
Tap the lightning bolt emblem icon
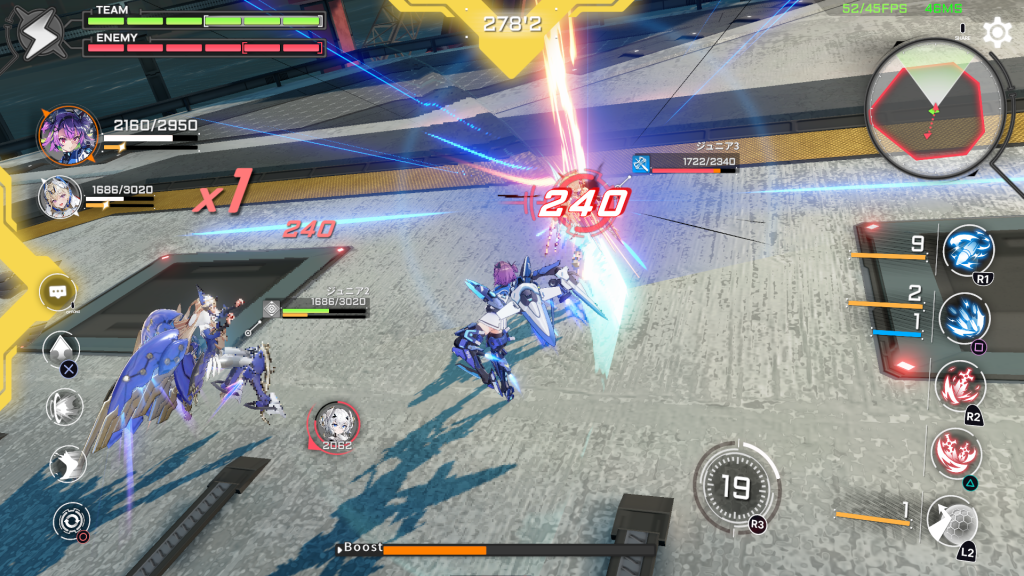(36, 36)
